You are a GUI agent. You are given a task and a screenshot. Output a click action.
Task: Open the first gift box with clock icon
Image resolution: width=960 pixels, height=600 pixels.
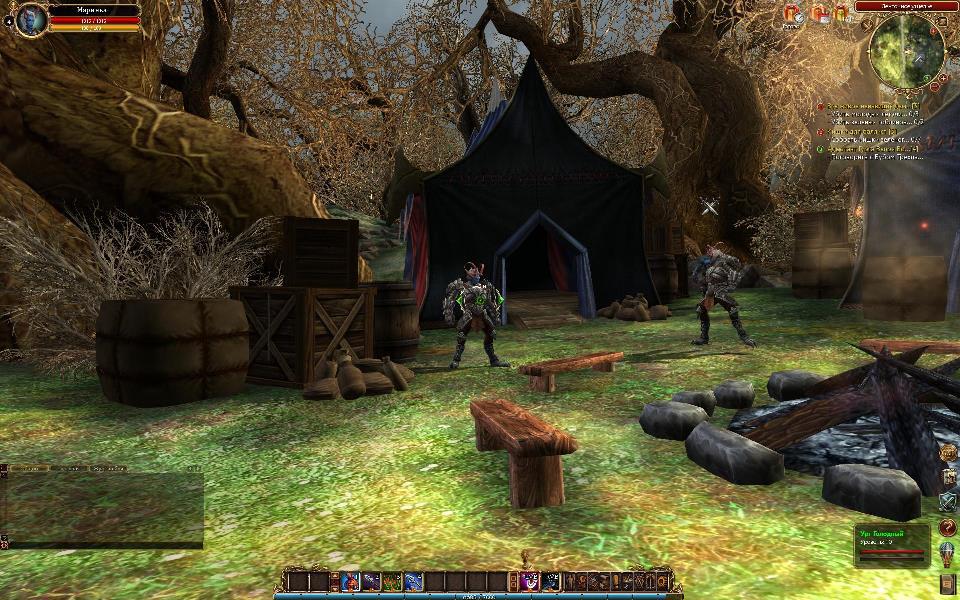pos(793,14)
